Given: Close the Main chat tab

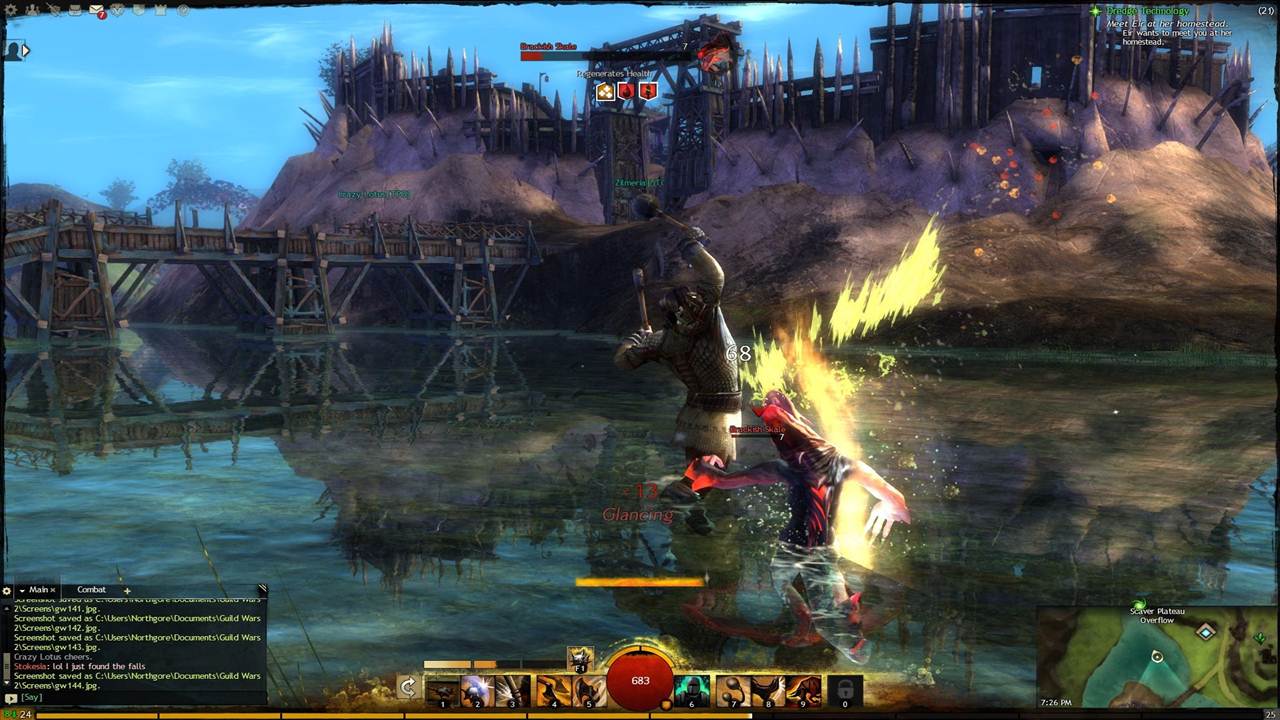Looking at the screenshot, I should [53, 590].
